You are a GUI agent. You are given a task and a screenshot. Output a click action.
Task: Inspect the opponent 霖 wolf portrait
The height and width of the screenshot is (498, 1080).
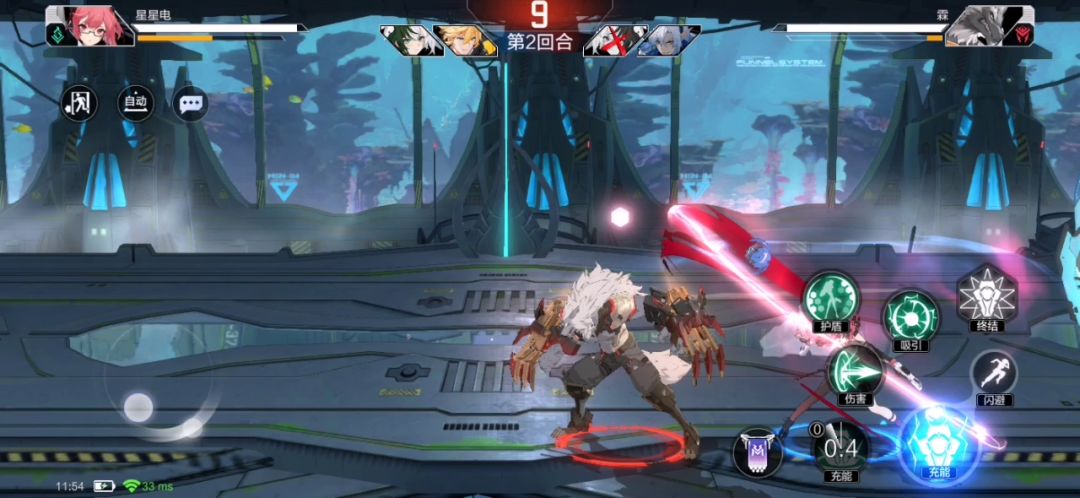point(989,26)
